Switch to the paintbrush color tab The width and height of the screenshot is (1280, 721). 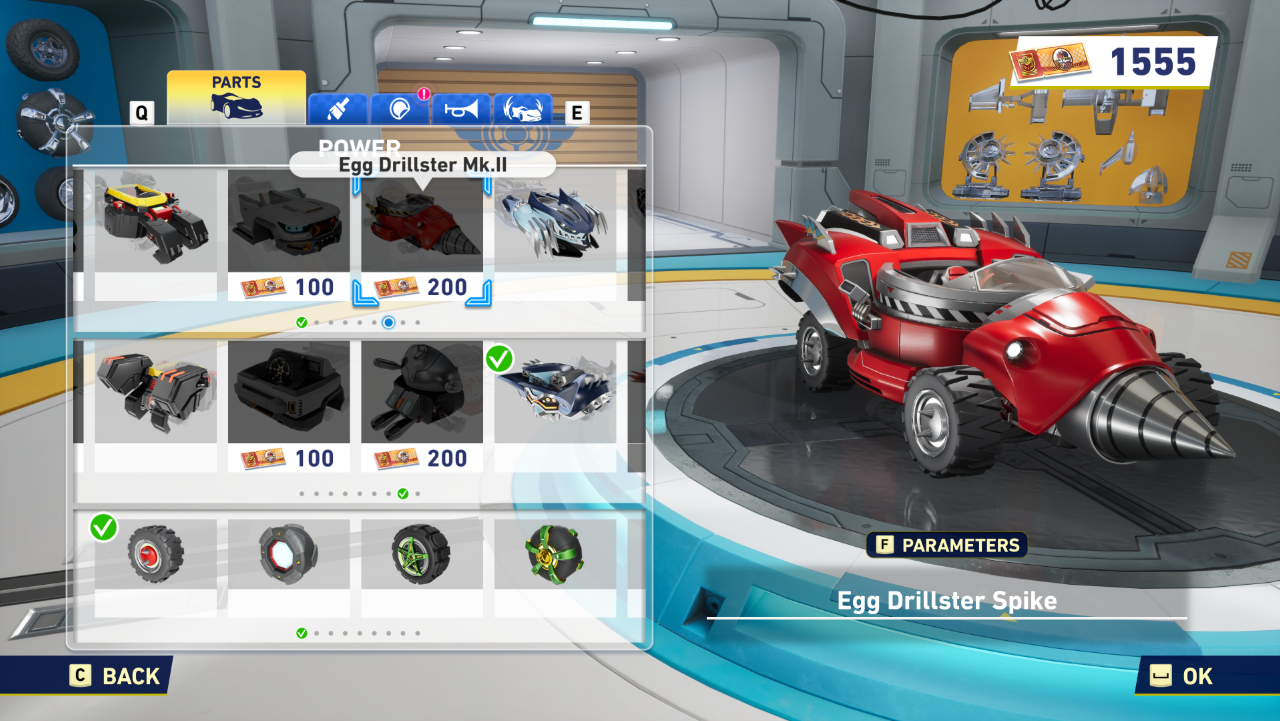pos(337,109)
